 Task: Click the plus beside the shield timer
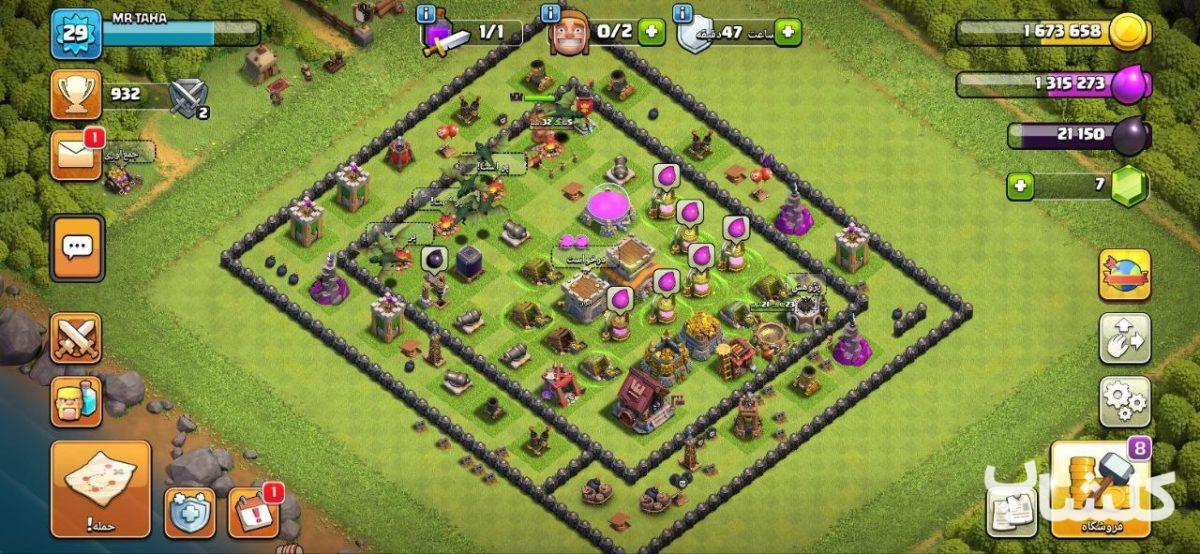tap(787, 33)
